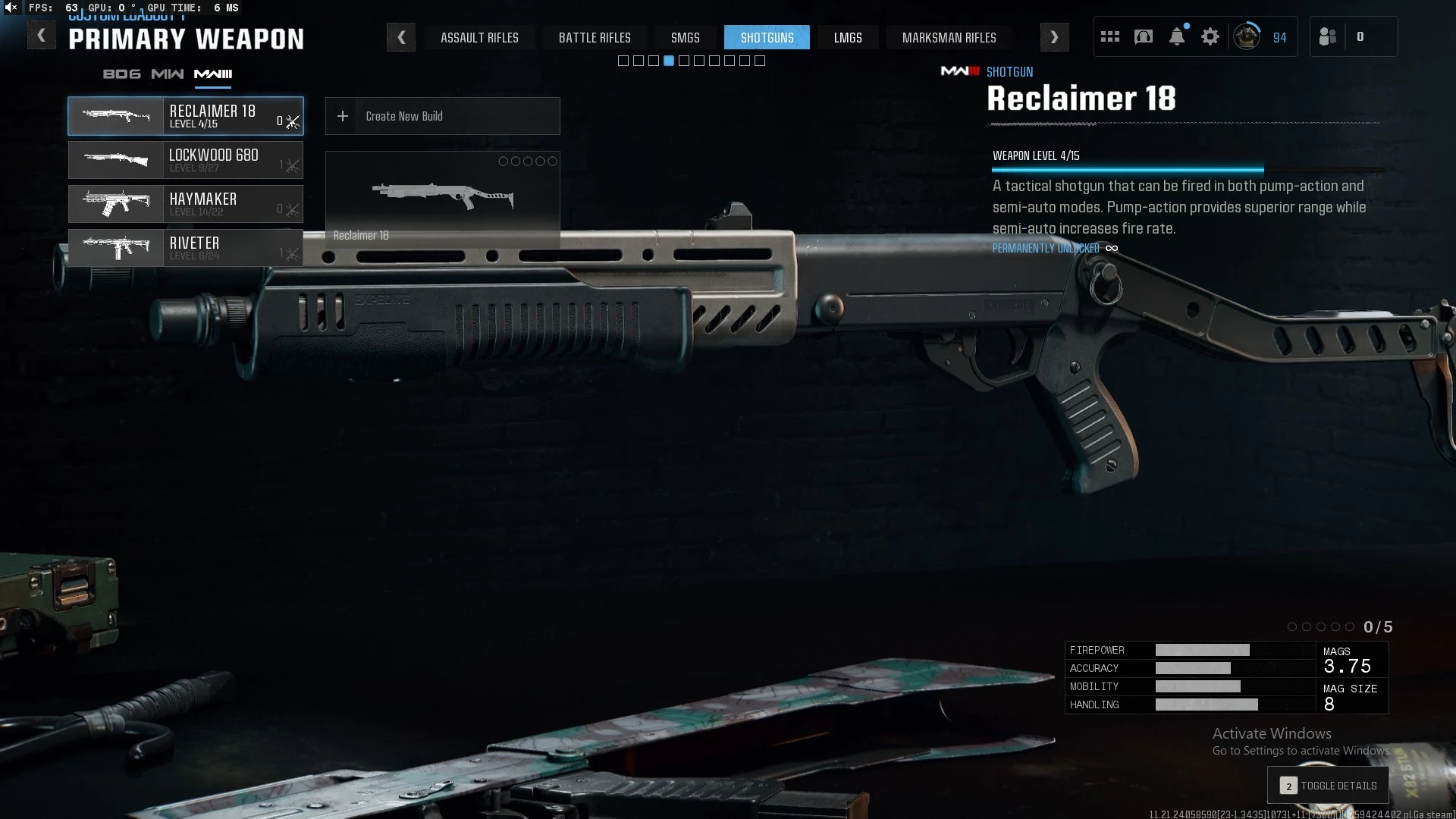Select the Riveter shotgun
The width and height of the screenshot is (1456, 819).
[186, 248]
